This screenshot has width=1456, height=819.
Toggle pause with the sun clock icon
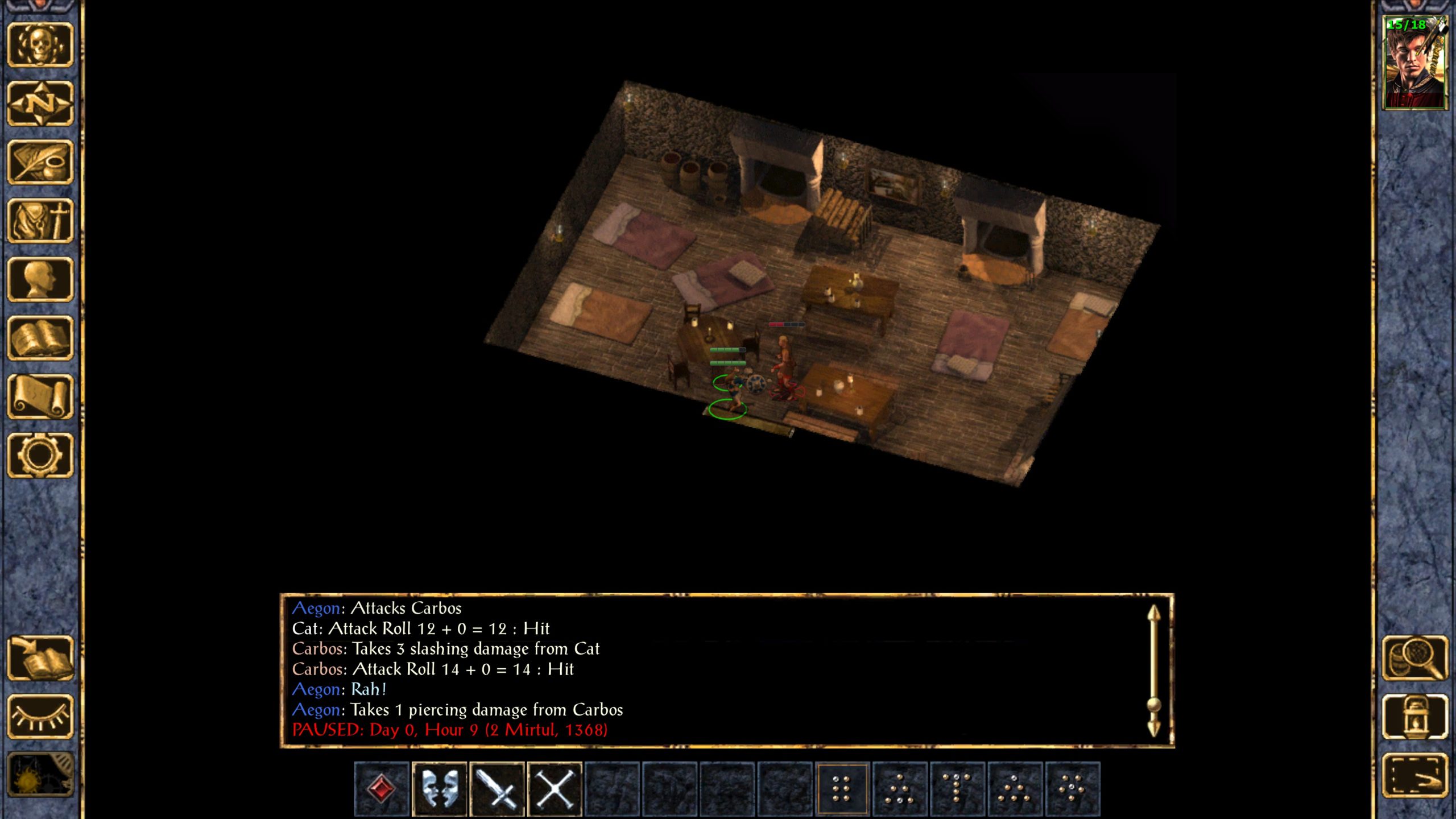40,775
